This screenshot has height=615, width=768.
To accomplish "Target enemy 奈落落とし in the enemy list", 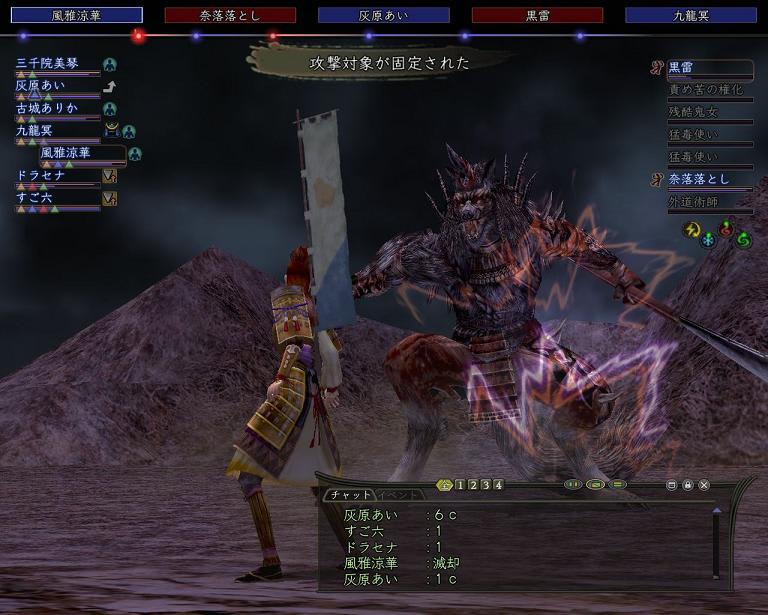I will pos(700,179).
